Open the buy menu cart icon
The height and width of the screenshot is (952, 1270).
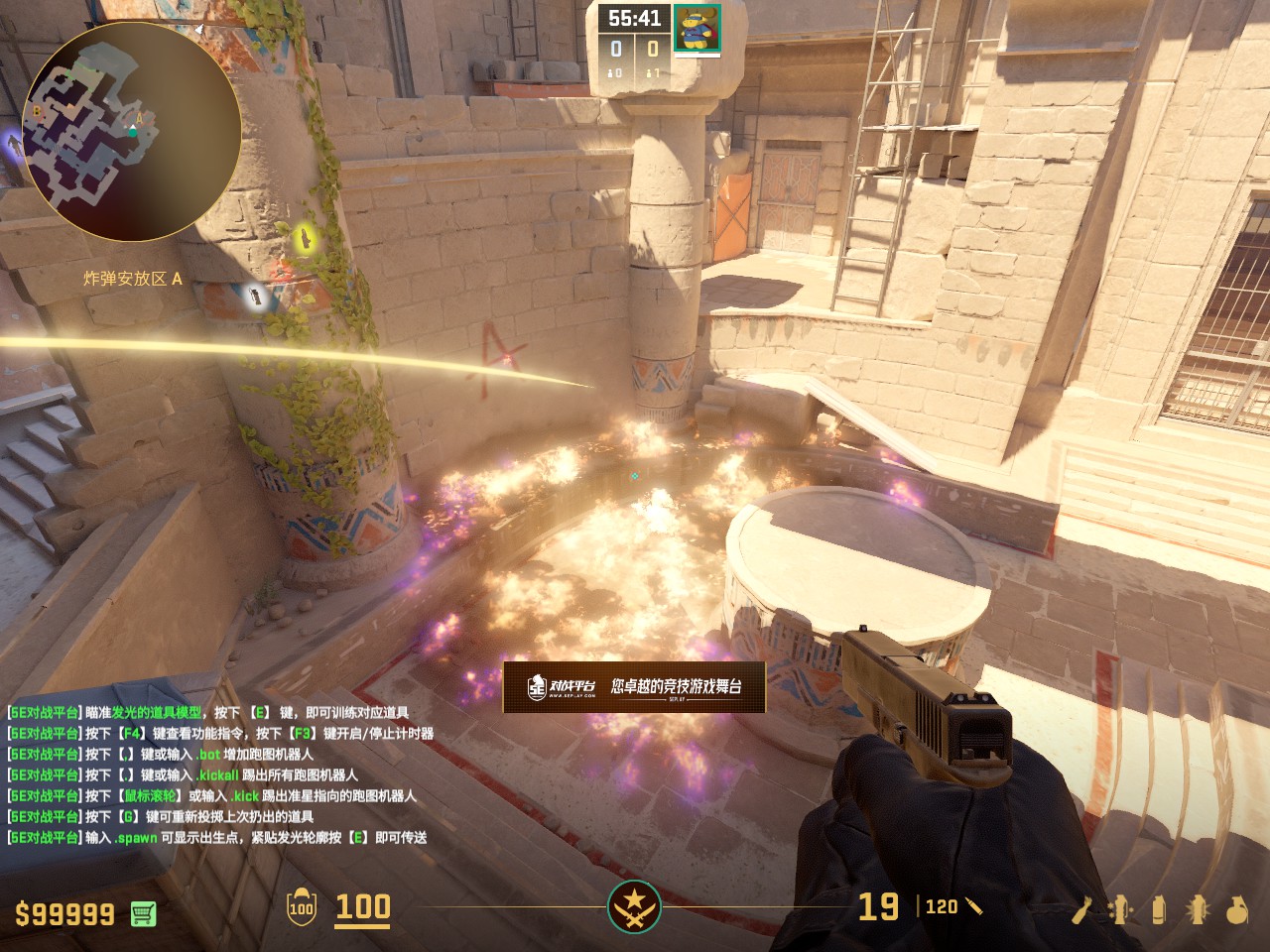coord(143,913)
